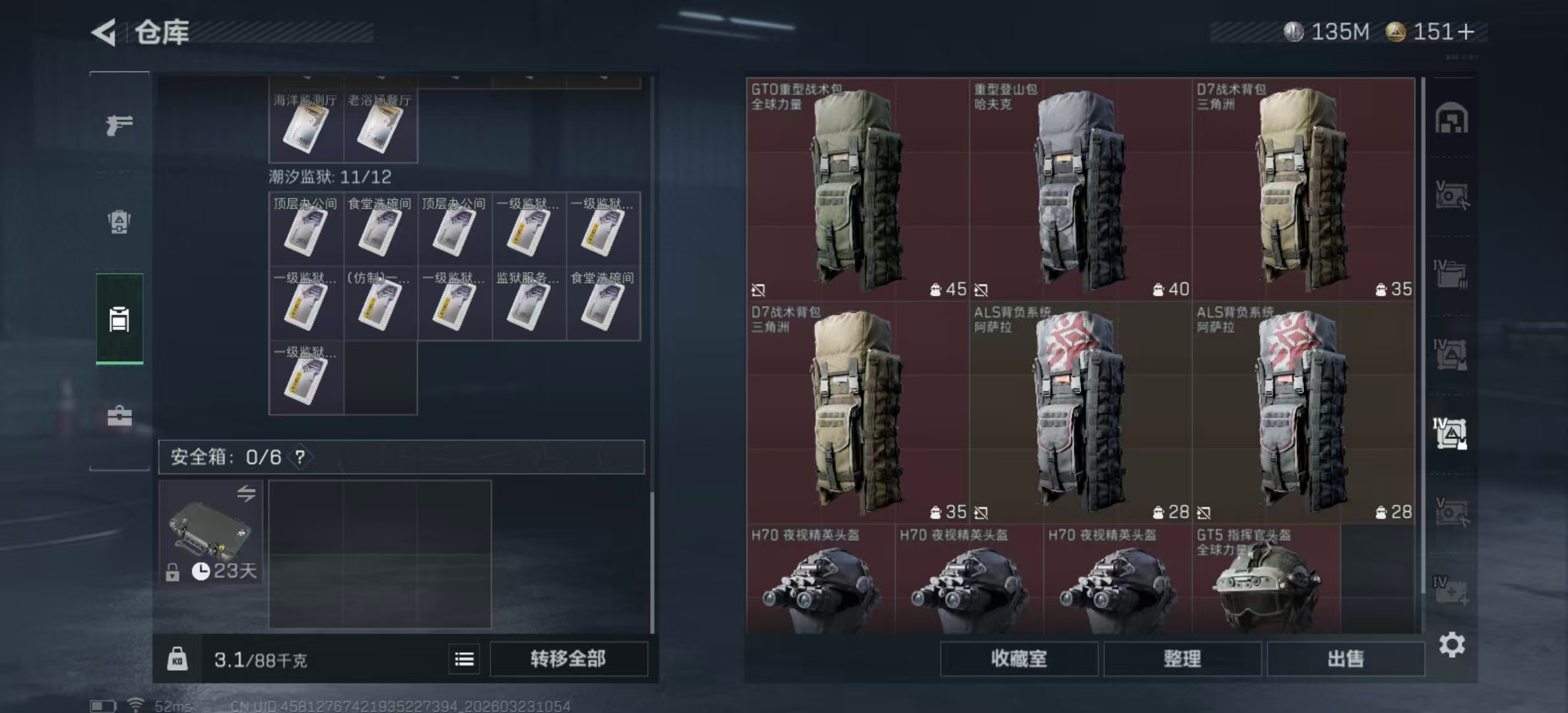
Task: Swap the safe box case
Action: click(x=246, y=493)
